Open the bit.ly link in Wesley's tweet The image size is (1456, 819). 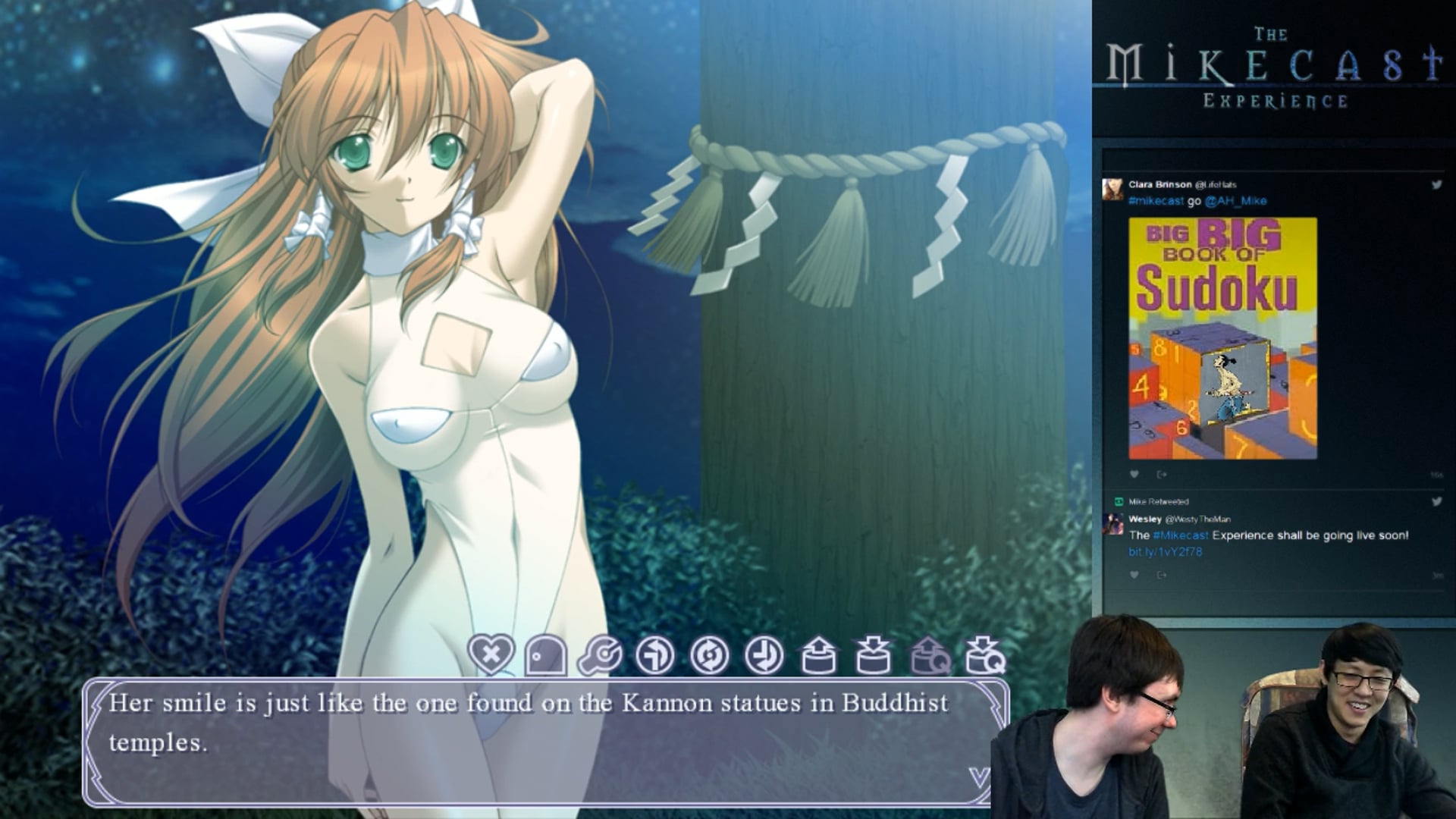pos(1165,552)
